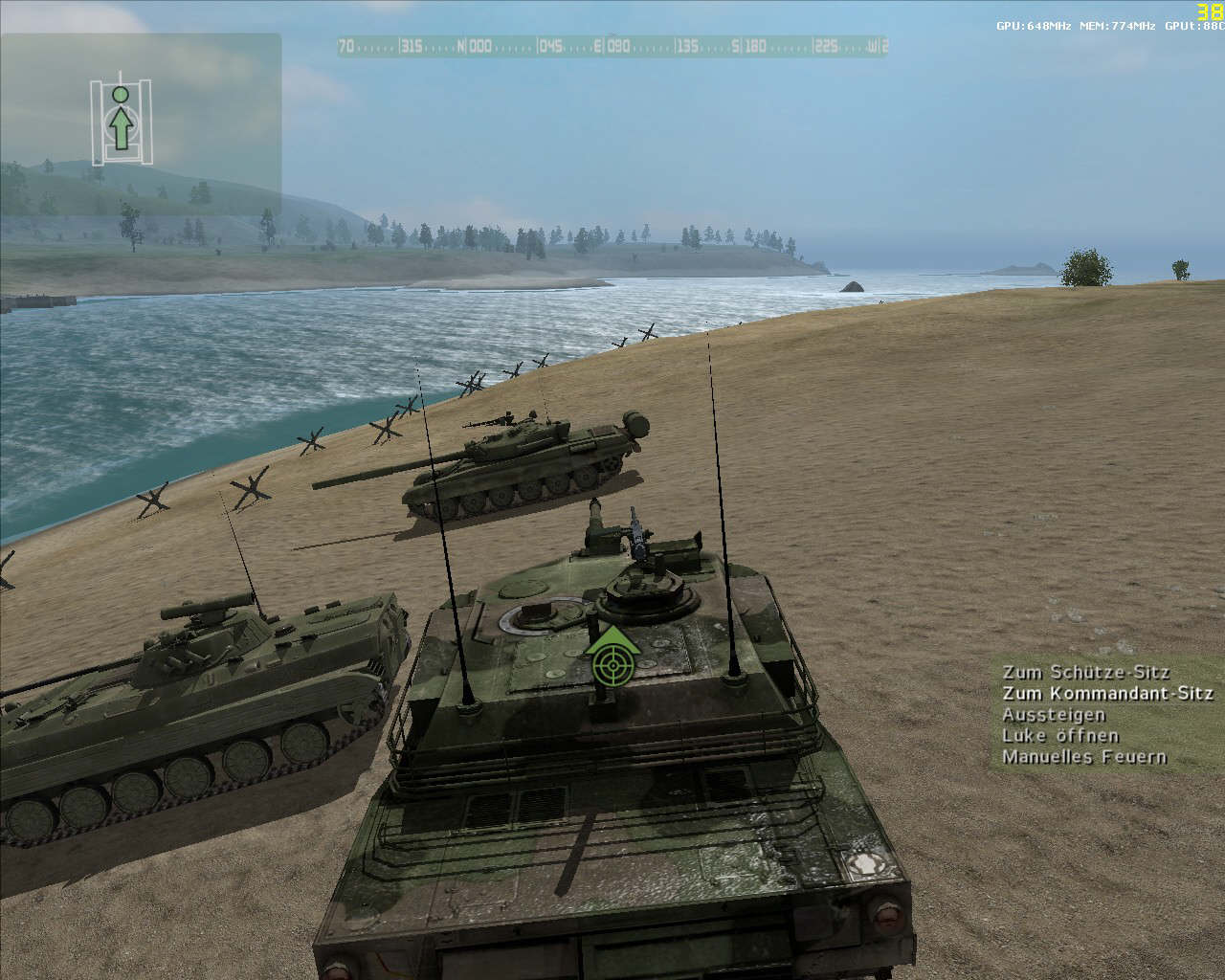Select 'Zum Schütze-Sitz' action
The image size is (1225, 980).
point(1085,672)
